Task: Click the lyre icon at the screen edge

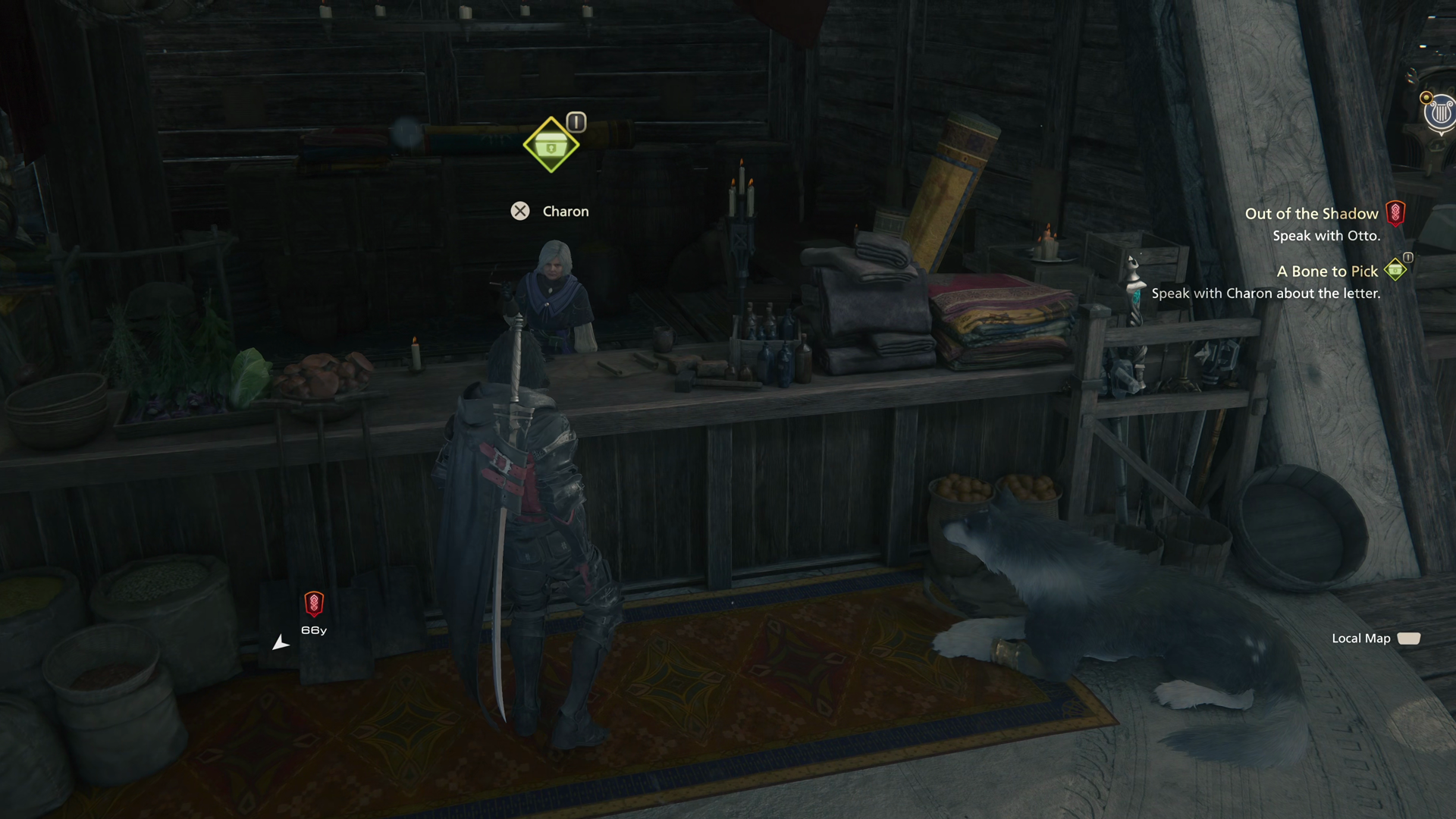Action: pyautogui.click(x=1439, y=115)
